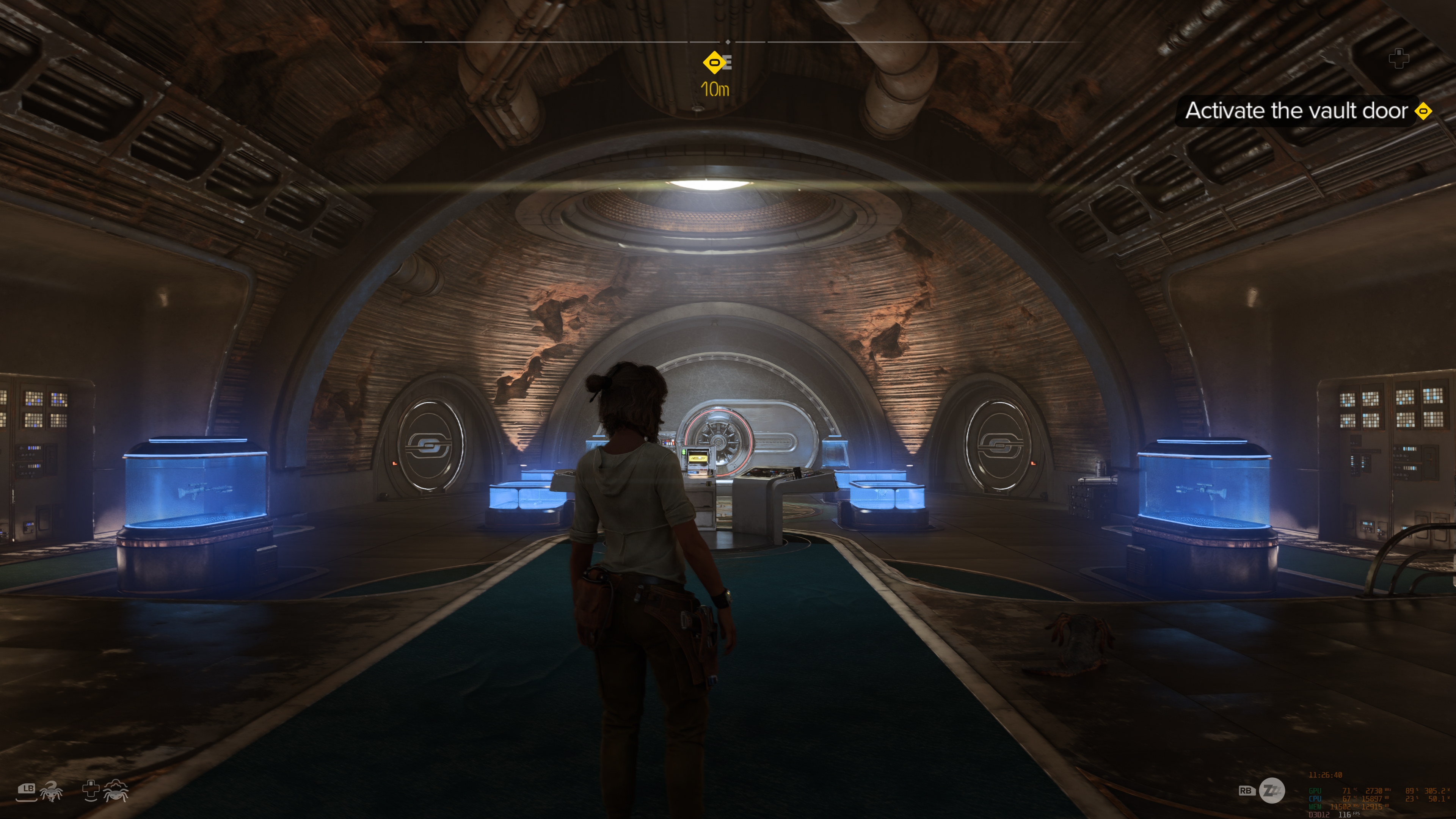Activate the Nix companion command icon
Viewport: 1456px width, 819px height.
(52, 791)
